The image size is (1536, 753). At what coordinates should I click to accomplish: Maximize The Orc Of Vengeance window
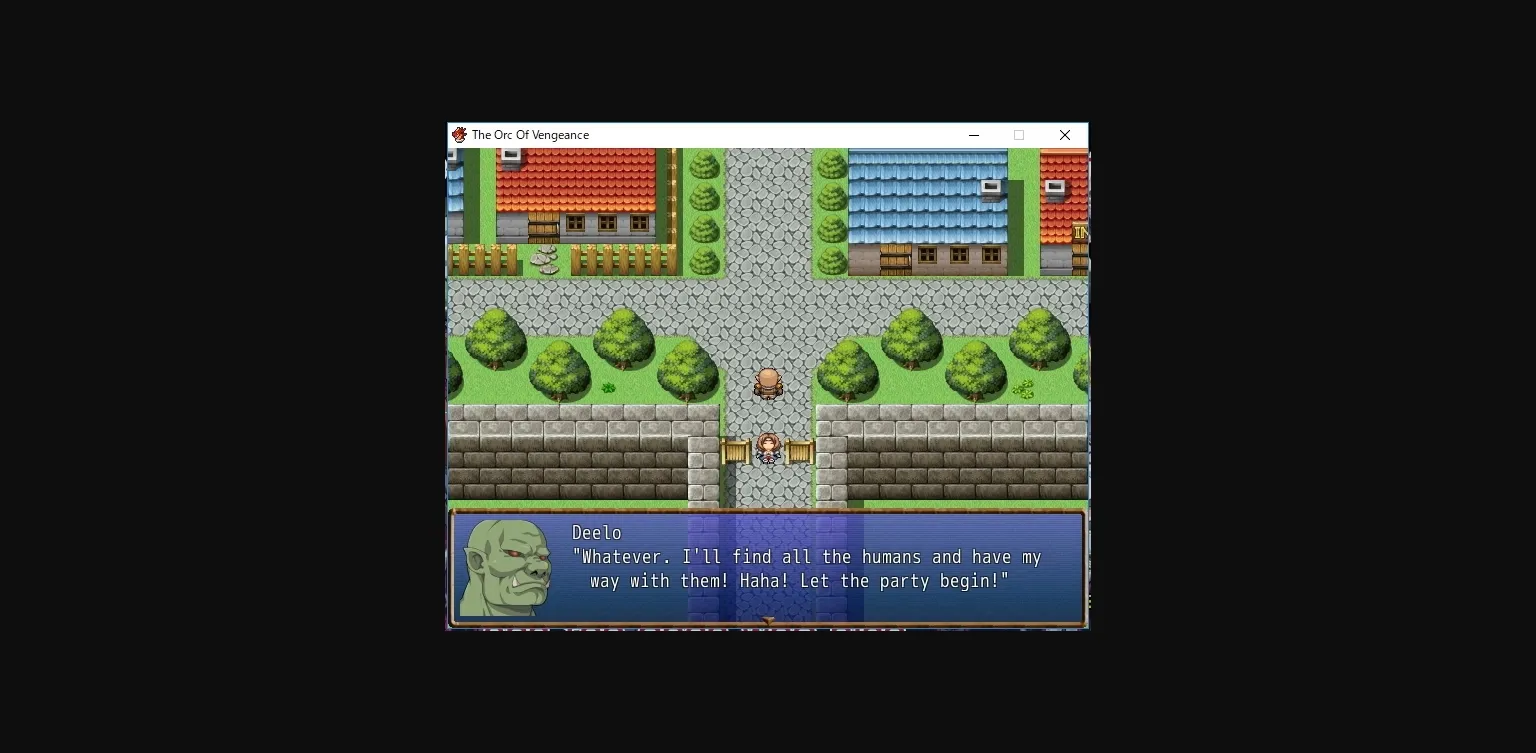[1019, 135]
